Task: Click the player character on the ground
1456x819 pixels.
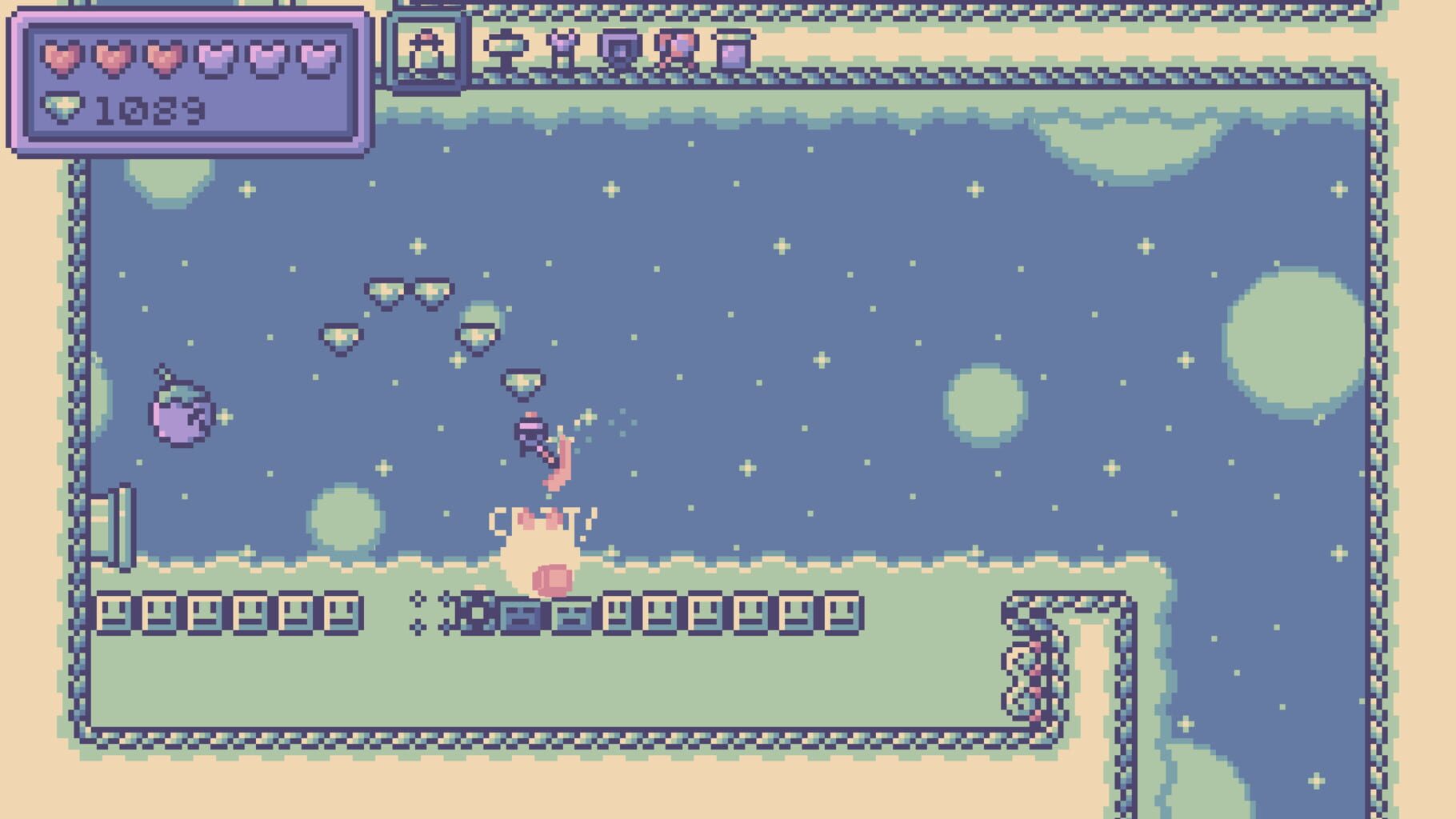Action: pyautogui.click(x=538, y=552)
